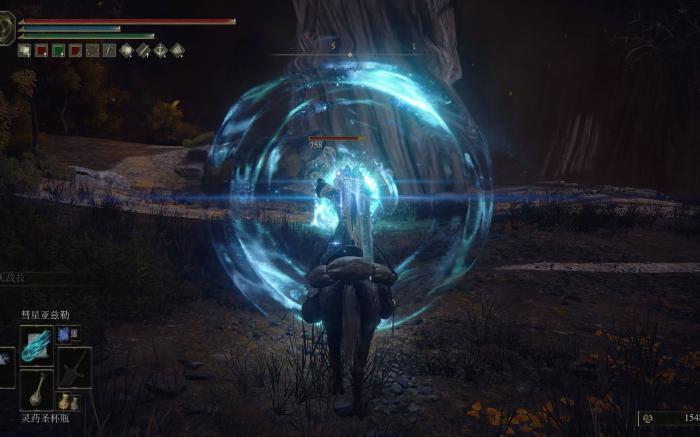Choose the small queued flasks icon
The image size is (700, 437).
68,403
